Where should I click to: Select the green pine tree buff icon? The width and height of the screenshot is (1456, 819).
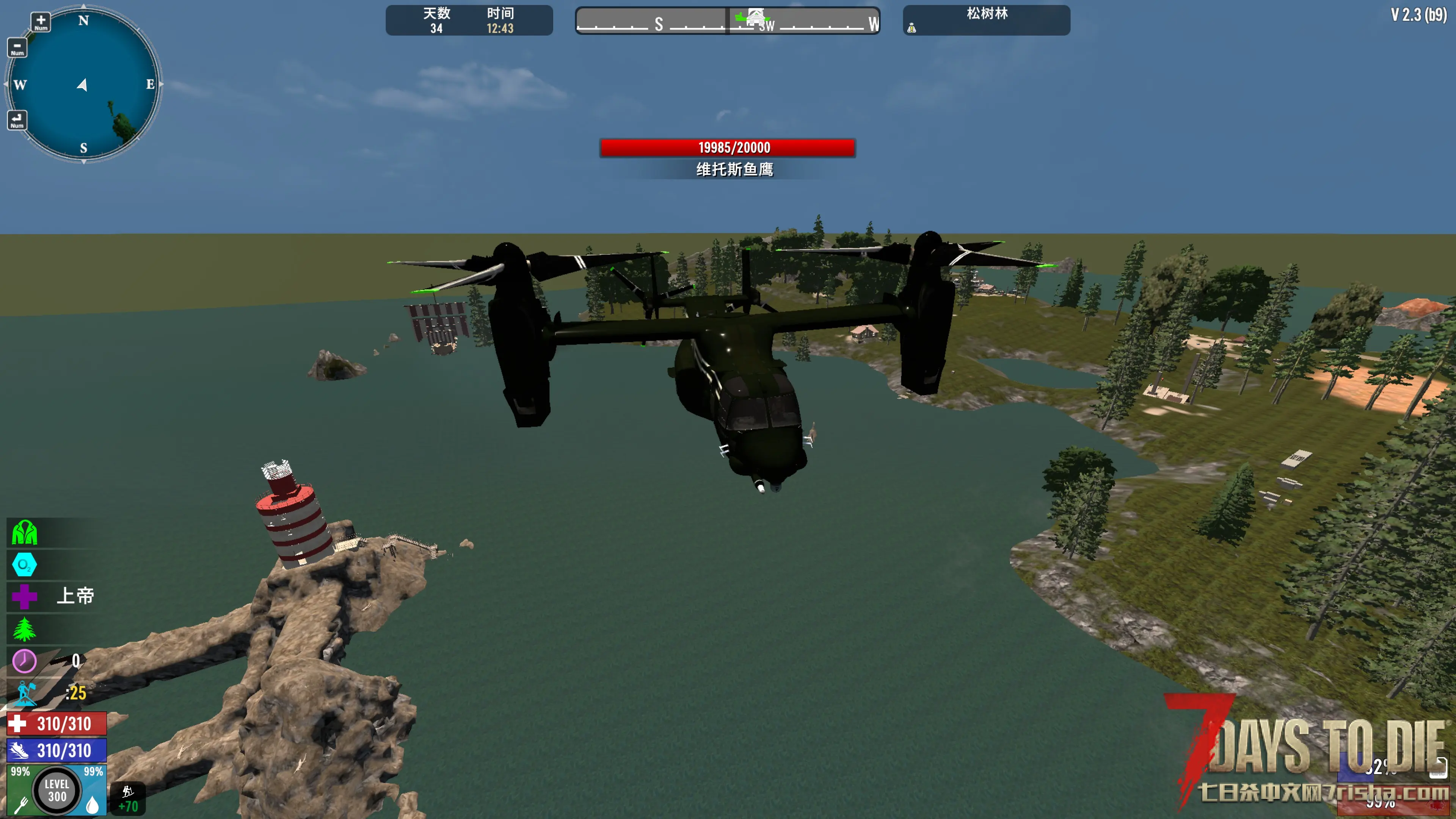[x=24, y=629]
